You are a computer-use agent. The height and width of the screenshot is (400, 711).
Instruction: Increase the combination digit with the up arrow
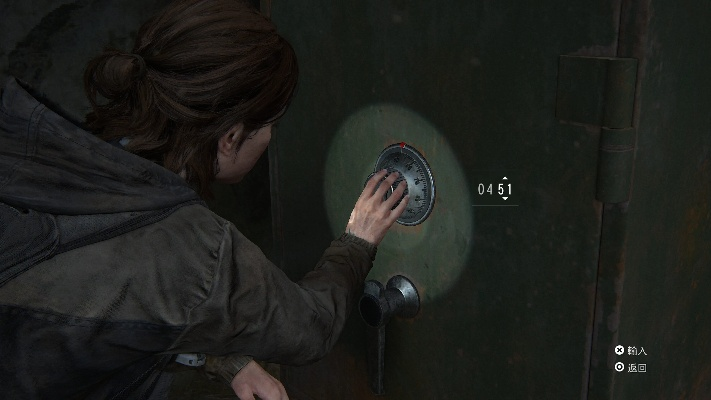tap(505, 177)
